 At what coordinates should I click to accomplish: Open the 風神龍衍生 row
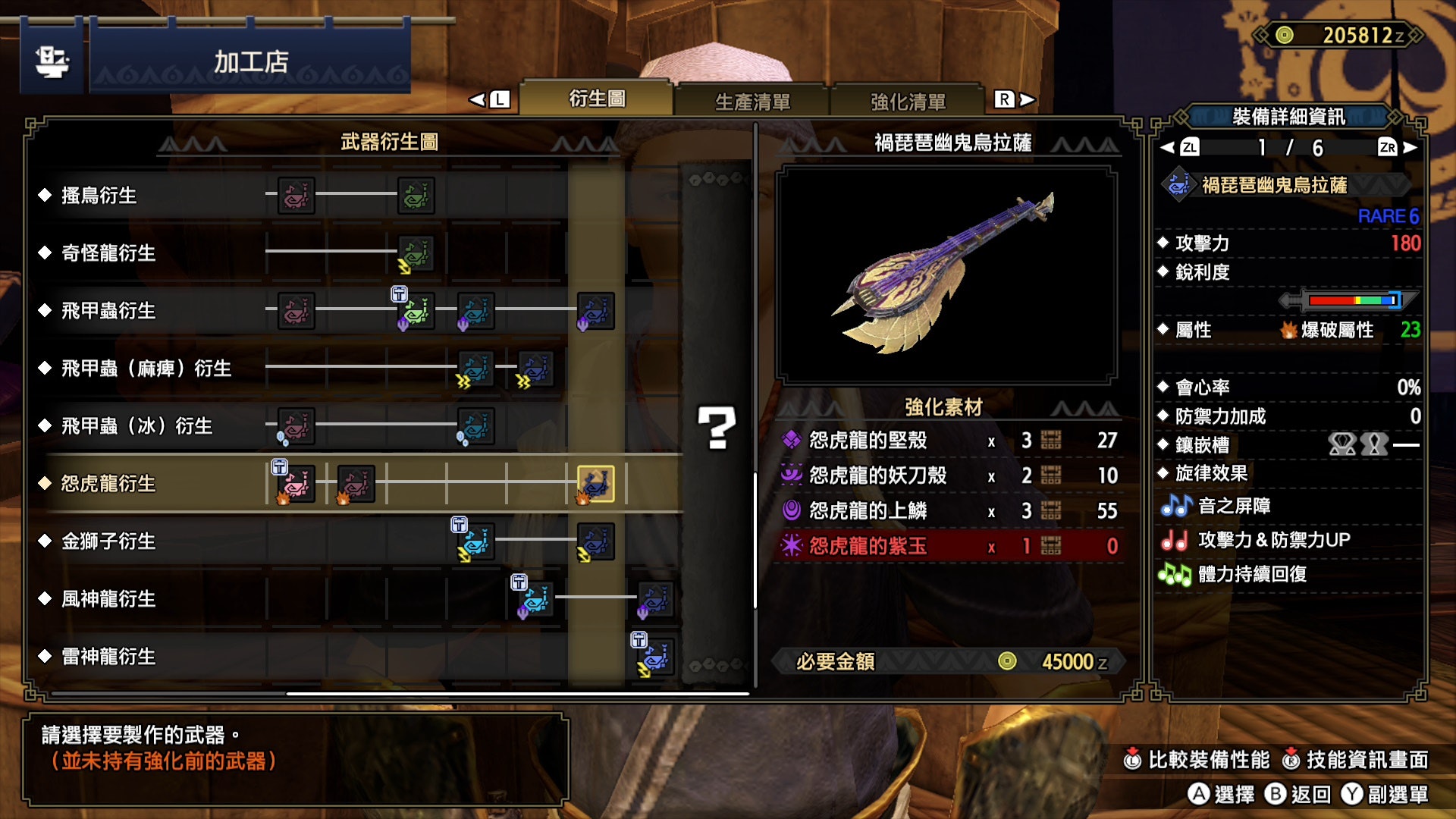[x=108, y=599]
